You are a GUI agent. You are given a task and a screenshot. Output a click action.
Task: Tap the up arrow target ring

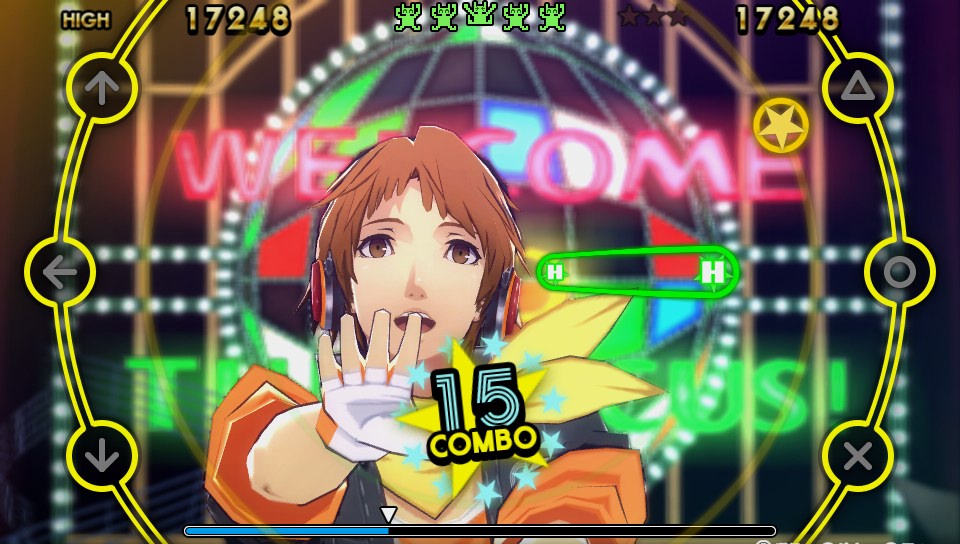[101, 88]
